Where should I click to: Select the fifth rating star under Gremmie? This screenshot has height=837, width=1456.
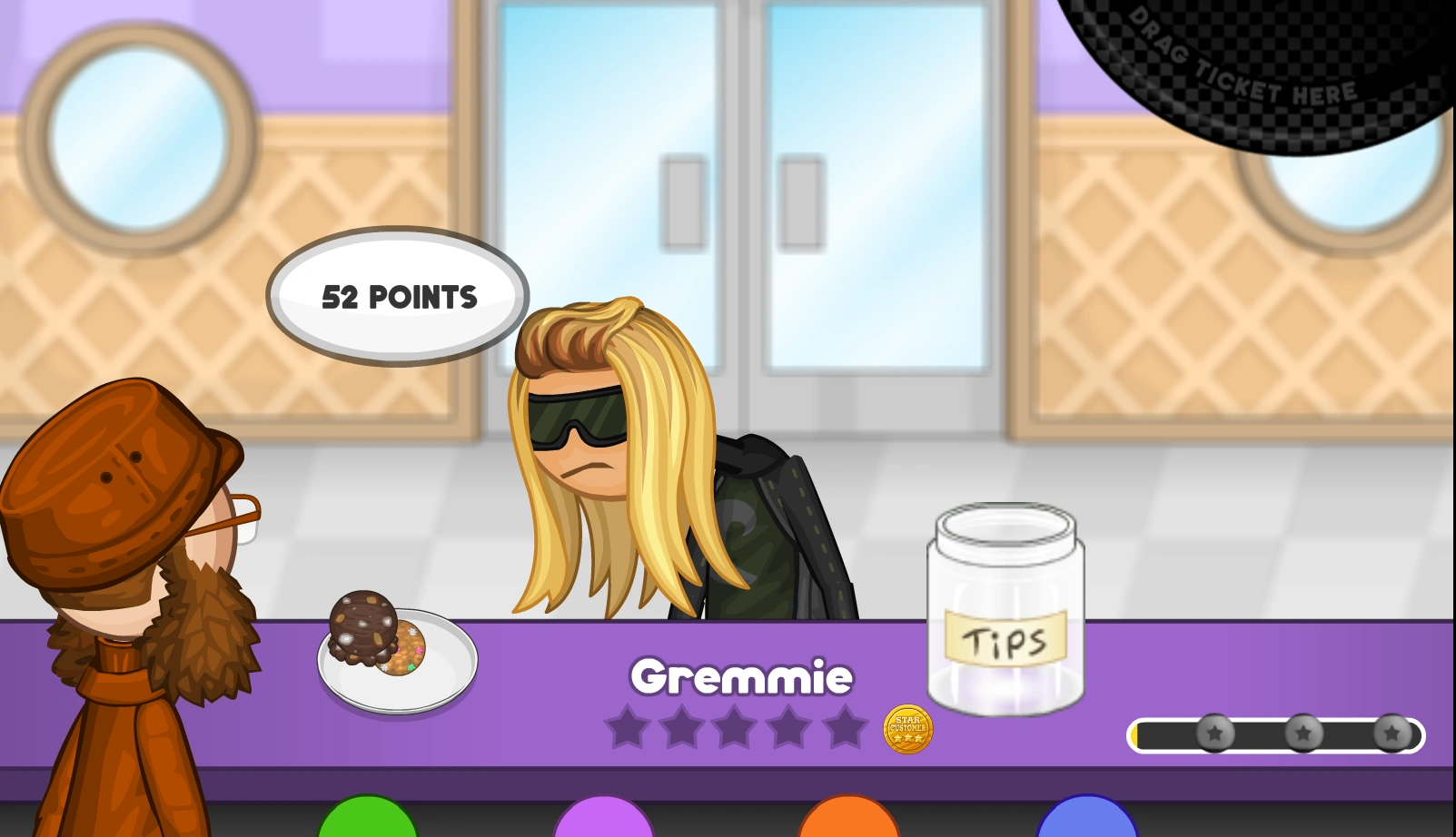pyautogui.click(x=843, y=727)
